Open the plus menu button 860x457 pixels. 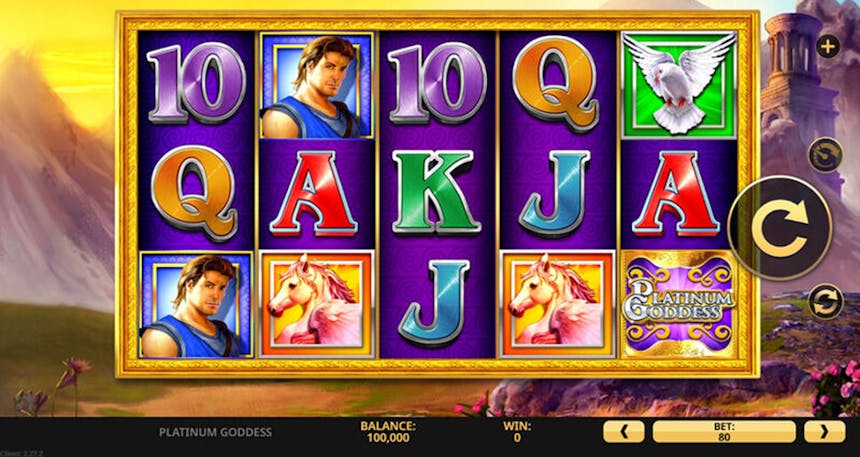point(827,46)
